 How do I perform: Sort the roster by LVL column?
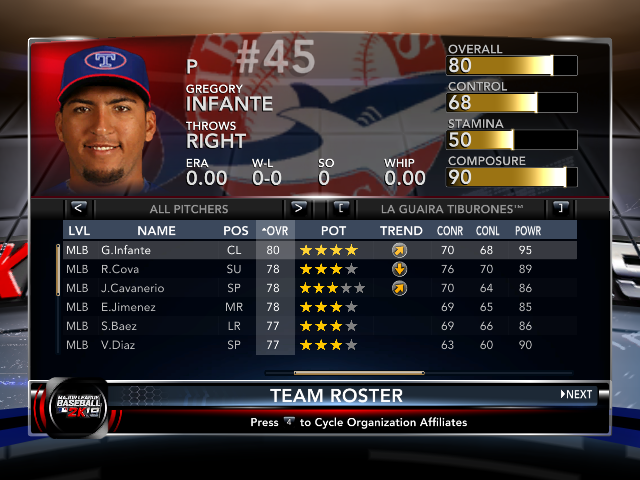(78, 231)
